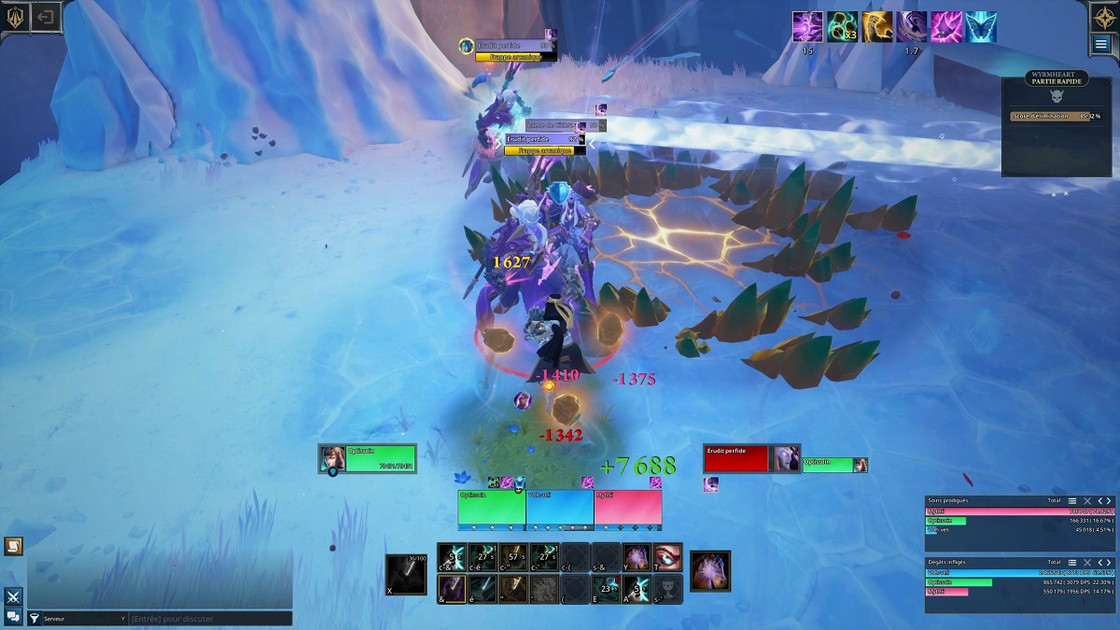Screen dimensions: 1120x630
Task: Open the Soins prodigués list options
Action: click(x=1072, y=501)
